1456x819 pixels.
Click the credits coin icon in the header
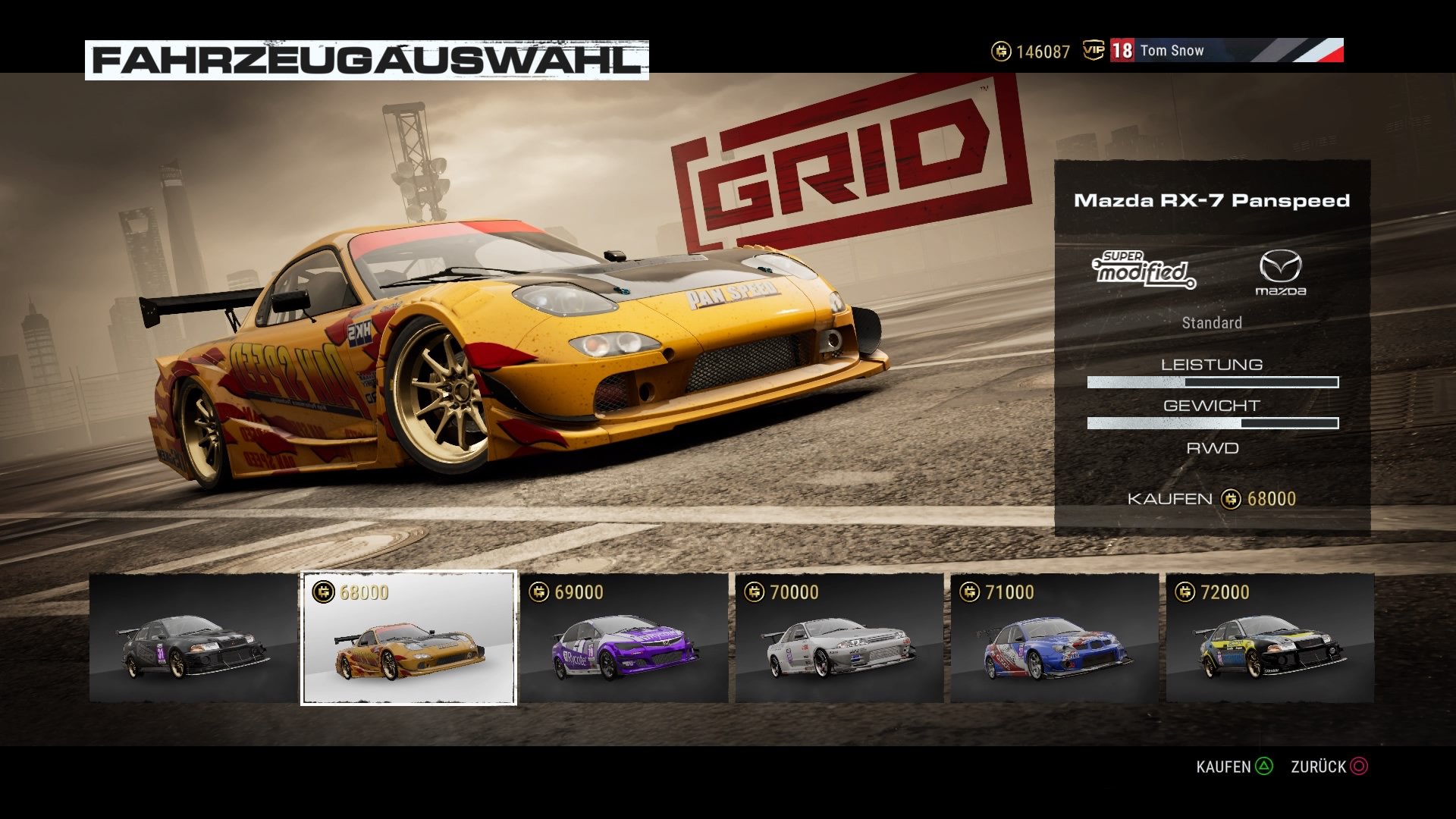(1003, 52)
